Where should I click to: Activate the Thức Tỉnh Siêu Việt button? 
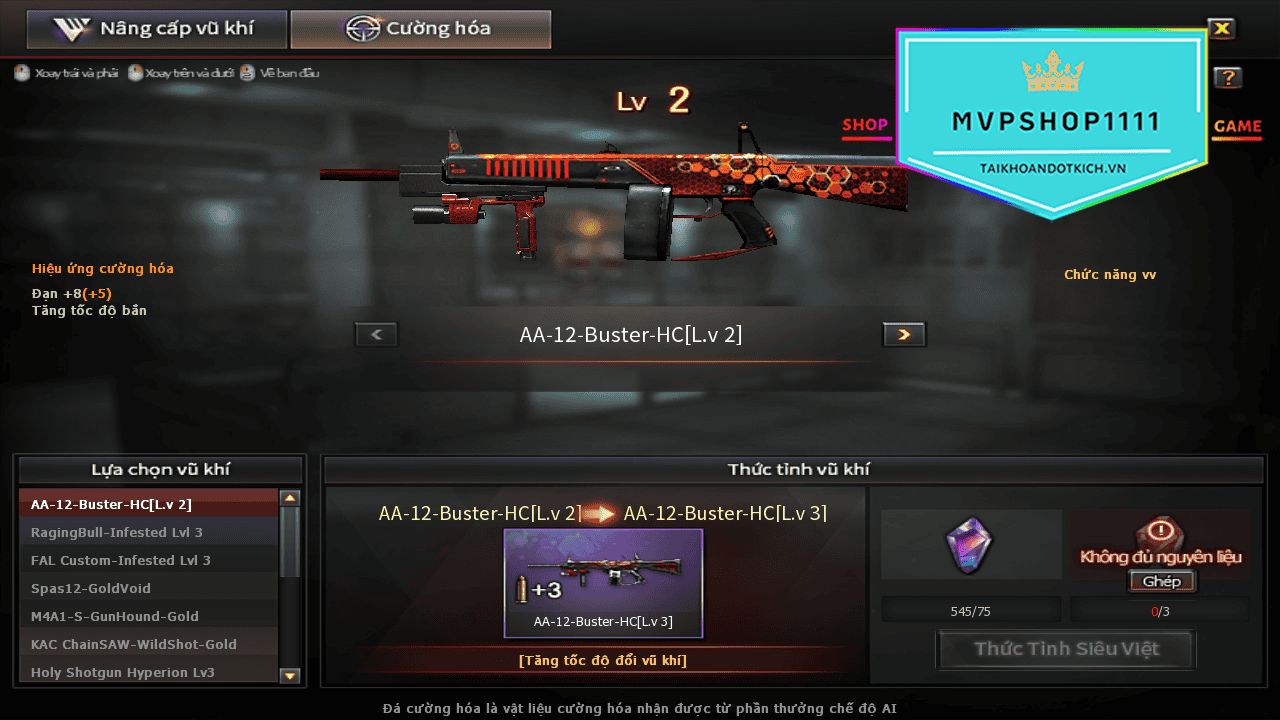point(1066,649)
